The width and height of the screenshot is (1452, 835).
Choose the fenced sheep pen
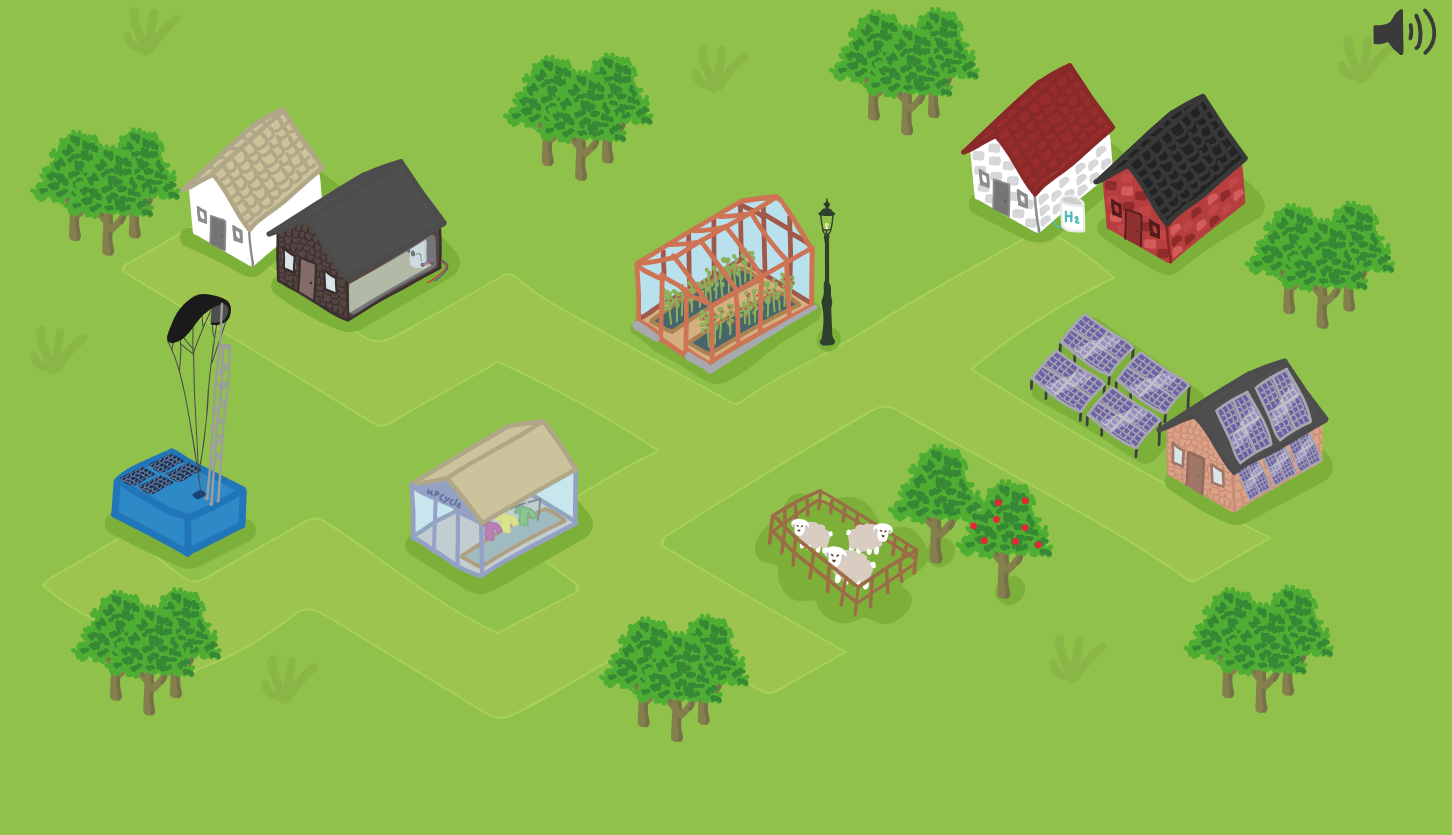(843, 549)
